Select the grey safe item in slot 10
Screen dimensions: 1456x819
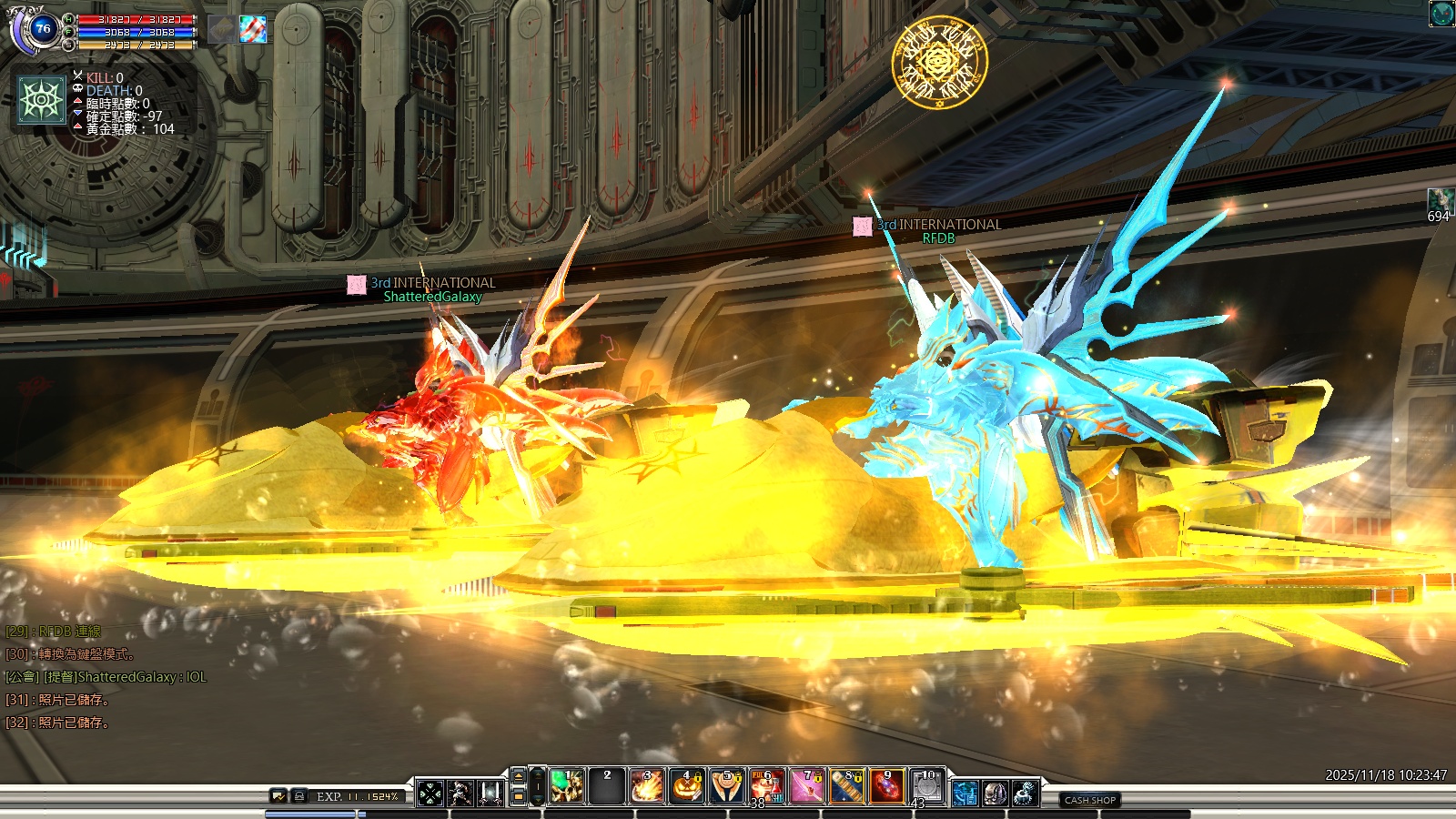coord(926,786)
